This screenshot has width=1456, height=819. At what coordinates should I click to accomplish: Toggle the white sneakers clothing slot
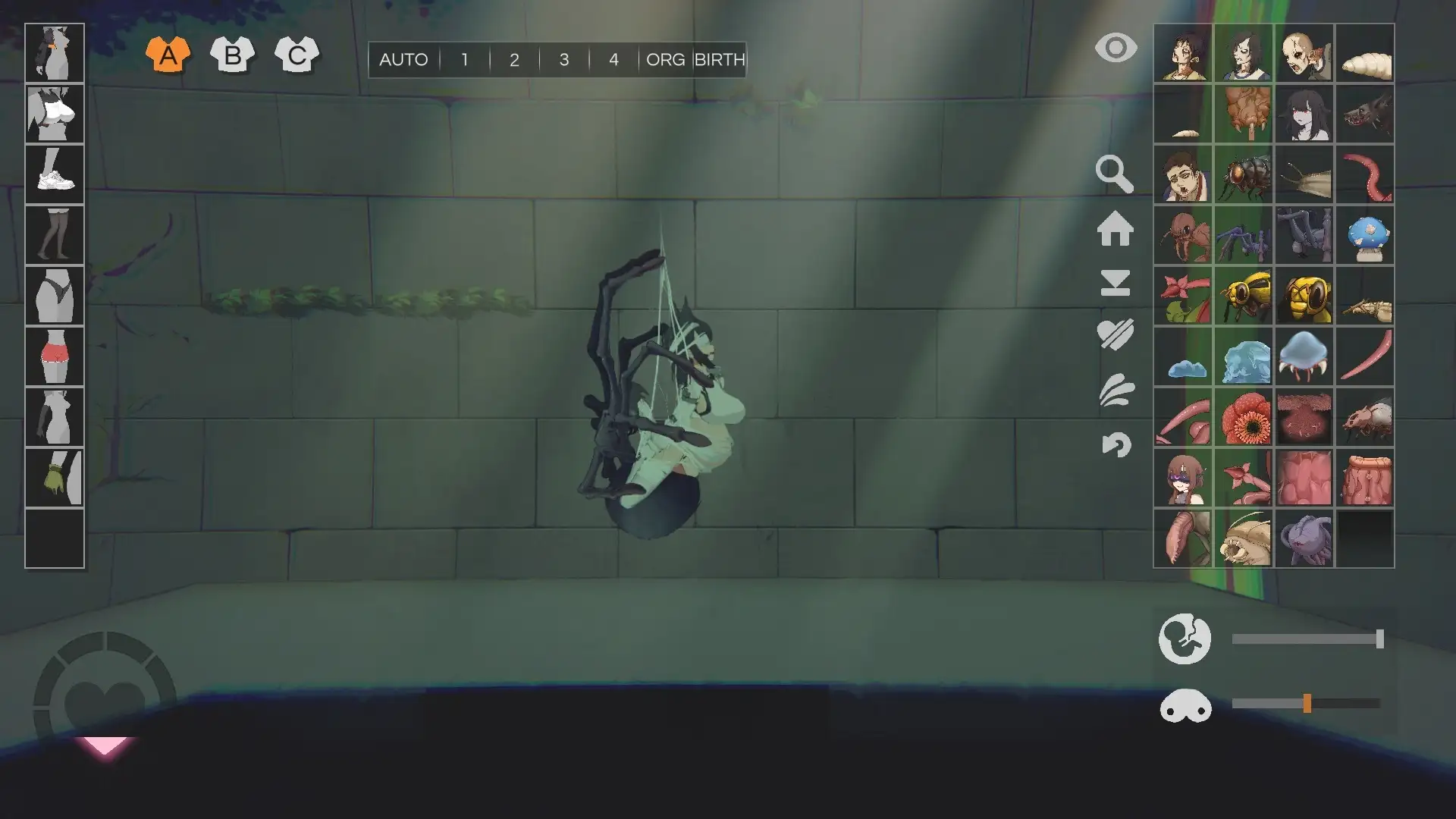tap(55, 174)
